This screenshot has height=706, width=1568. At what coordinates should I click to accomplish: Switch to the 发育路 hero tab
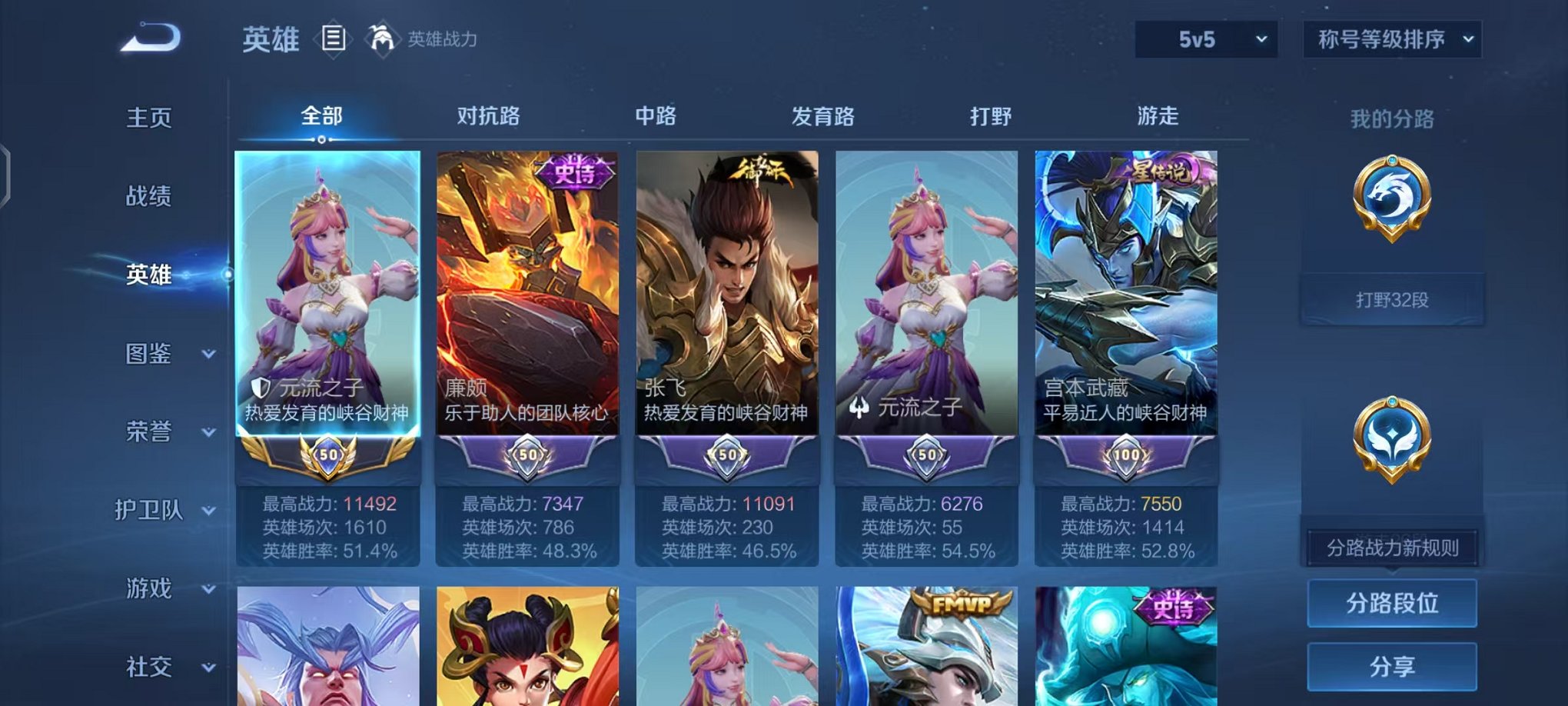click(x=822, y=115)
